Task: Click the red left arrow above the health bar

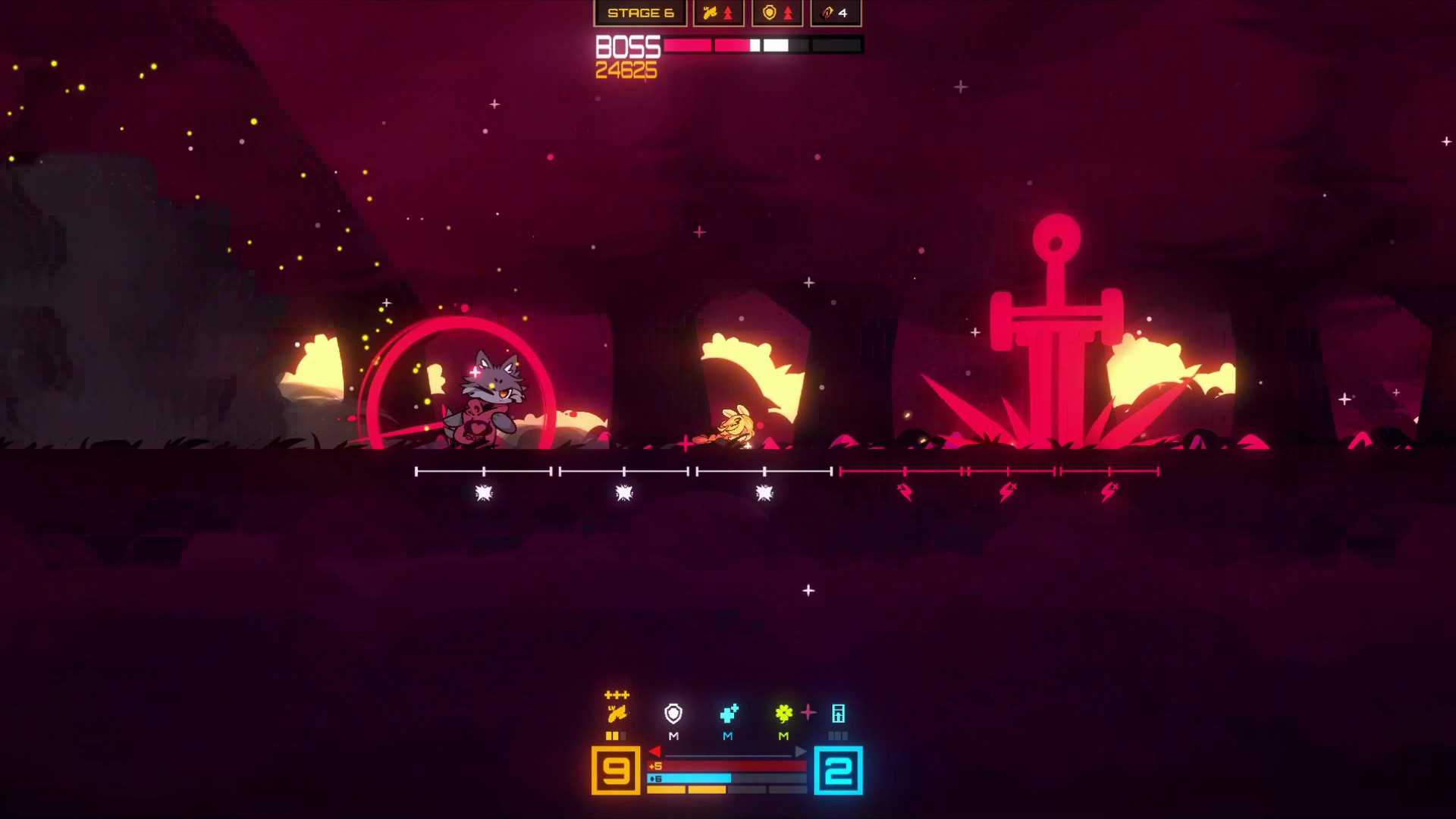Action: click(x=655, y=752)
